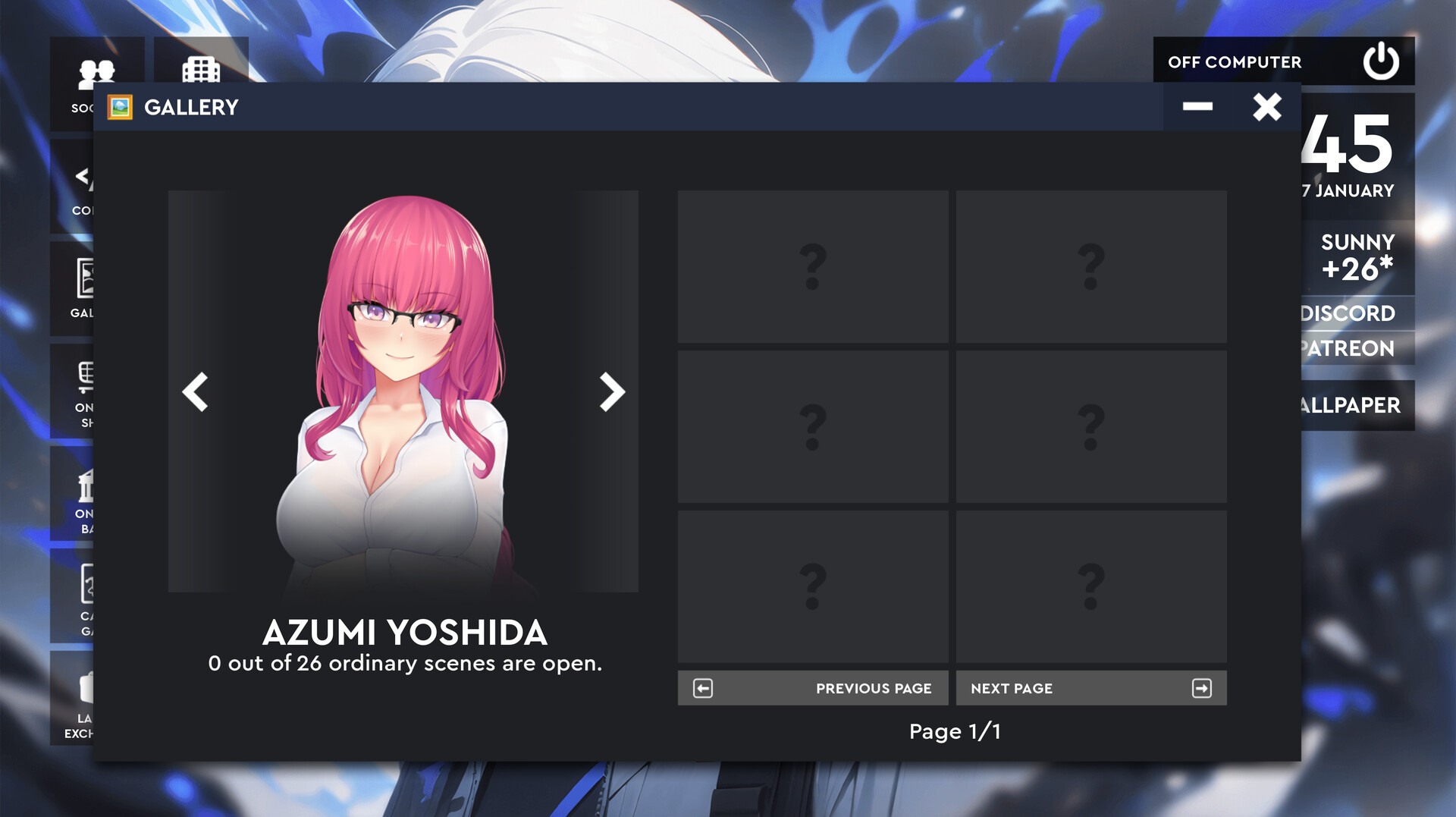This screenshot has width=1456, height=817.
Task: Go to Previous Page in the gallery
Action: click(x=813, y=688)
